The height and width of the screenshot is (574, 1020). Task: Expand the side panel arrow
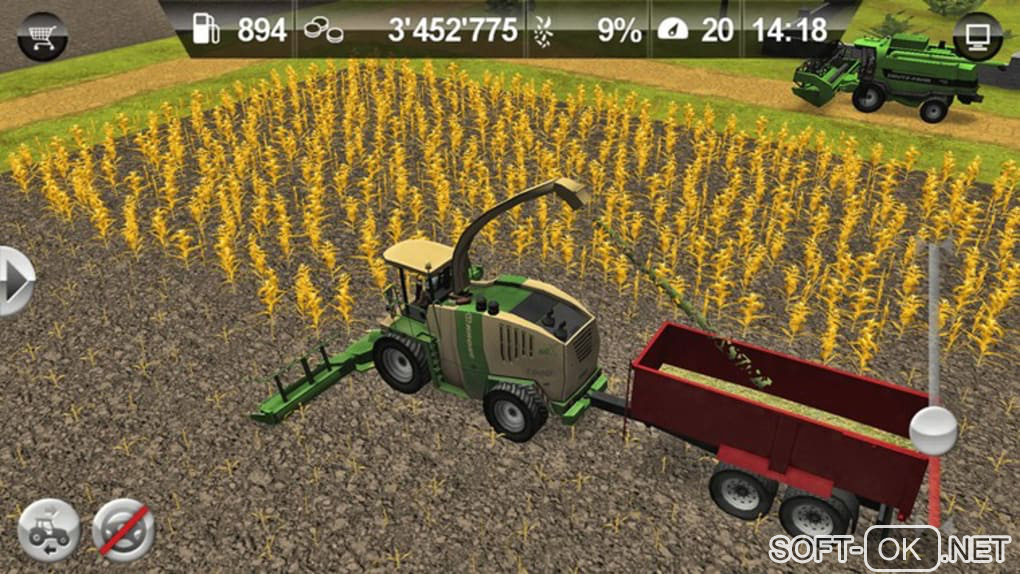tap(14, 281)
